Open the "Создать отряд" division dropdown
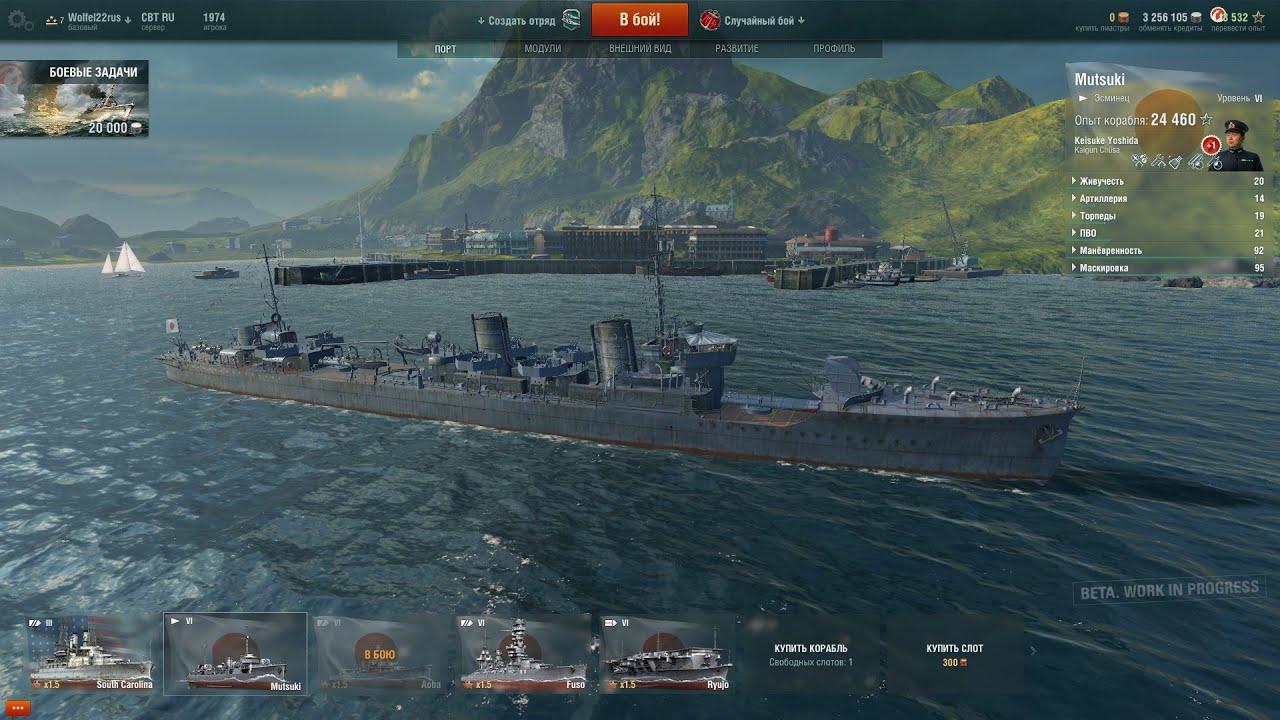1280x720 pixels. (521, 20)
